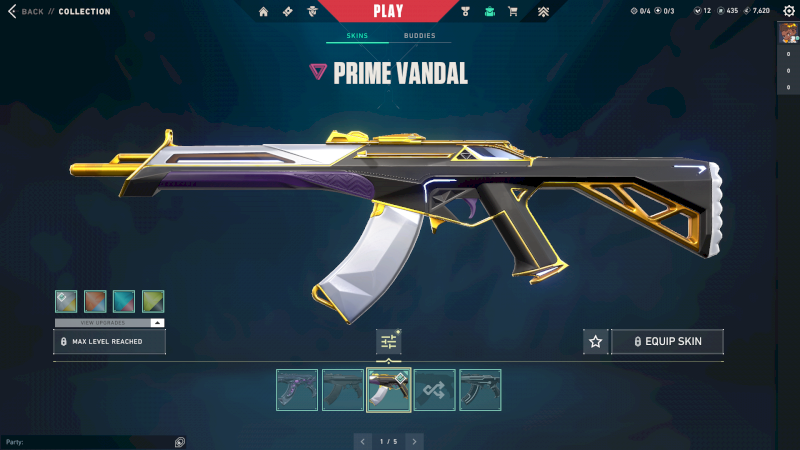Open the skin filter sliders button

coord(389,342)
